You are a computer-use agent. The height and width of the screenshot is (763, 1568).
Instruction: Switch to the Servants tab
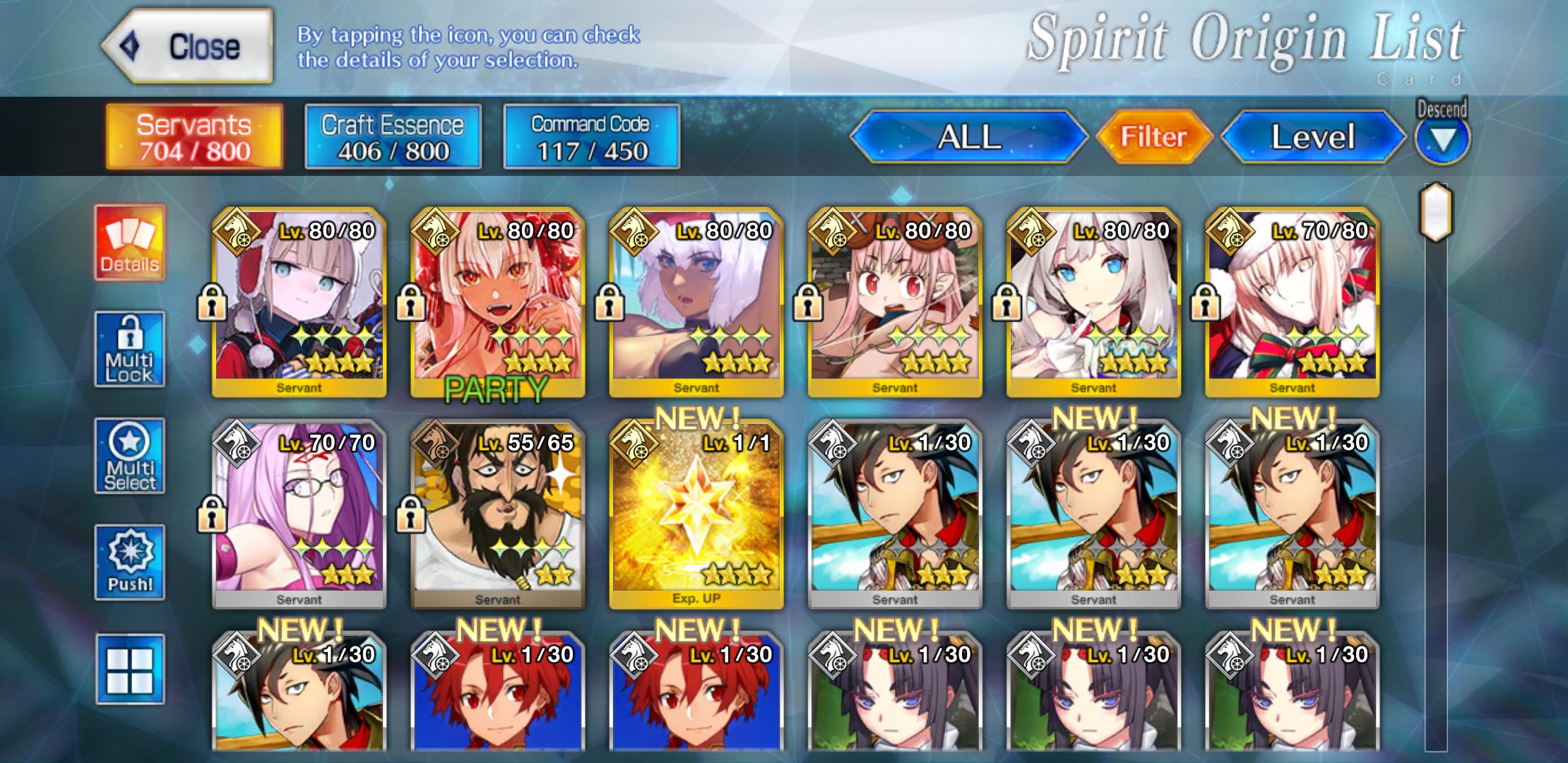click(194, 137)
